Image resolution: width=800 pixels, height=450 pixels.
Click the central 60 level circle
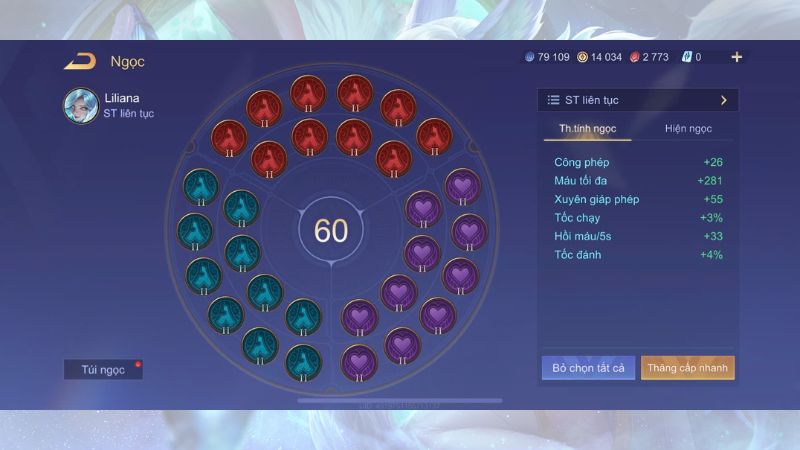click(x=331, y=230)
